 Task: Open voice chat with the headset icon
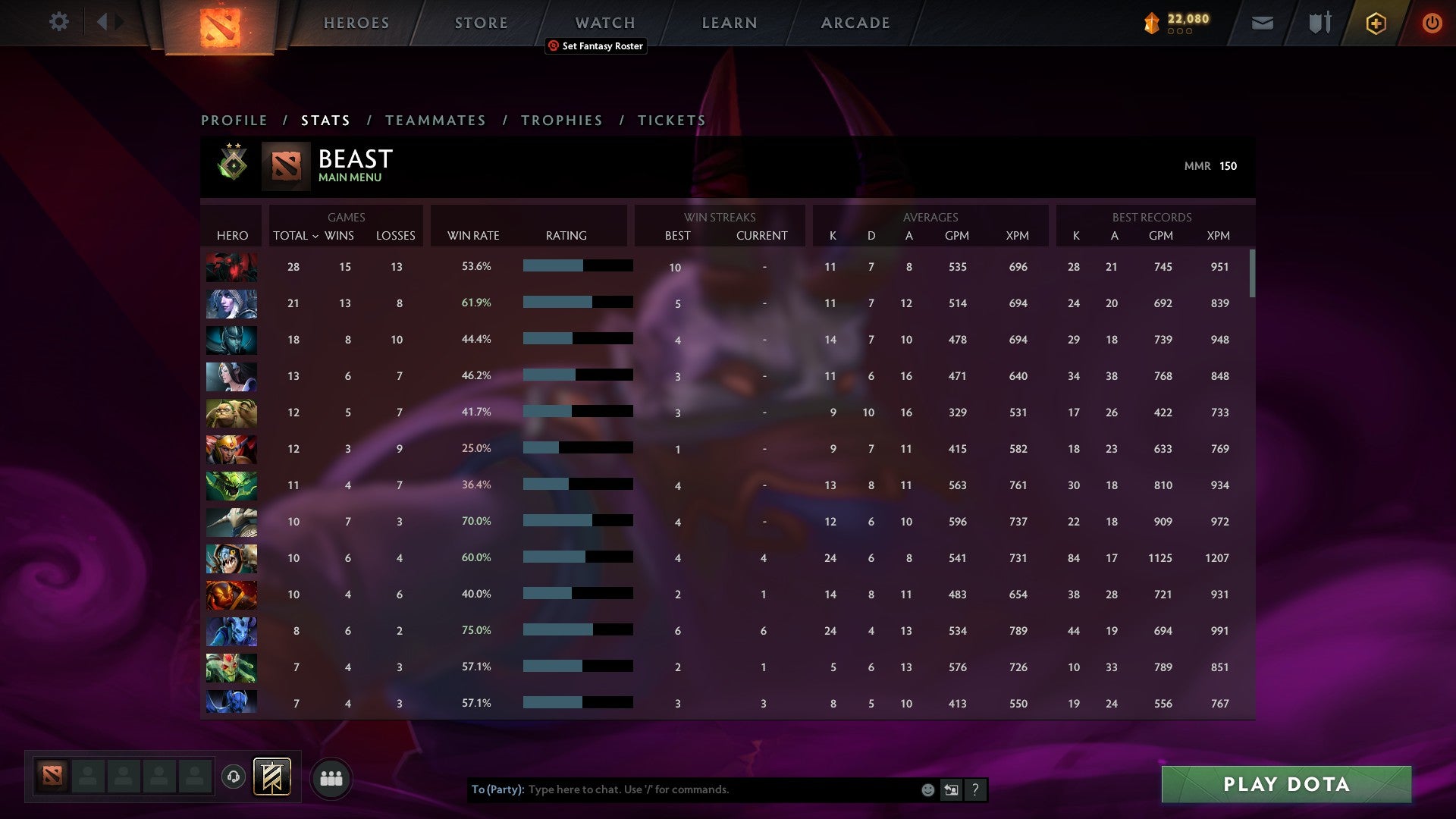point(233,777)
